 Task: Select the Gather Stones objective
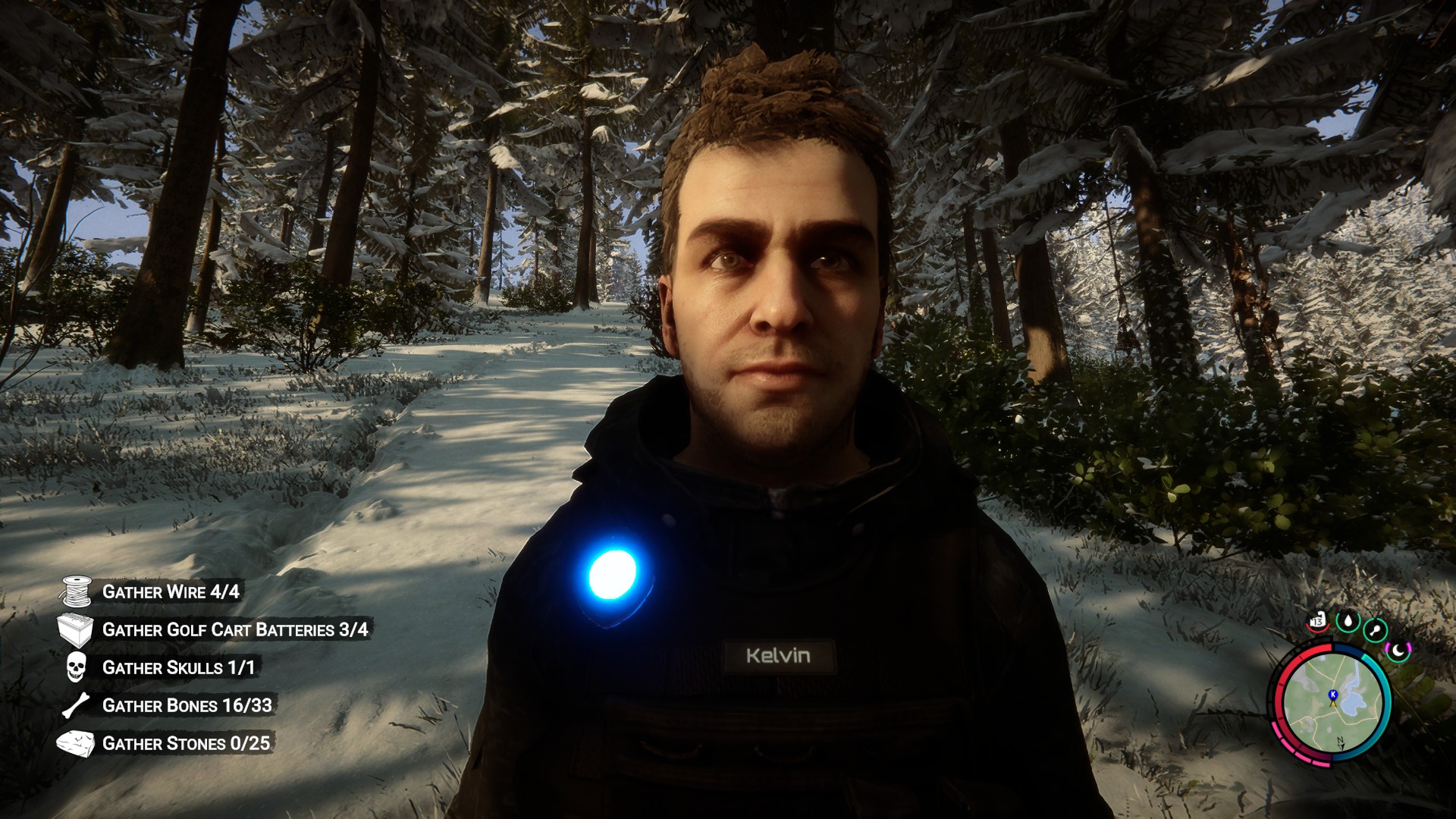coord(186,743)
